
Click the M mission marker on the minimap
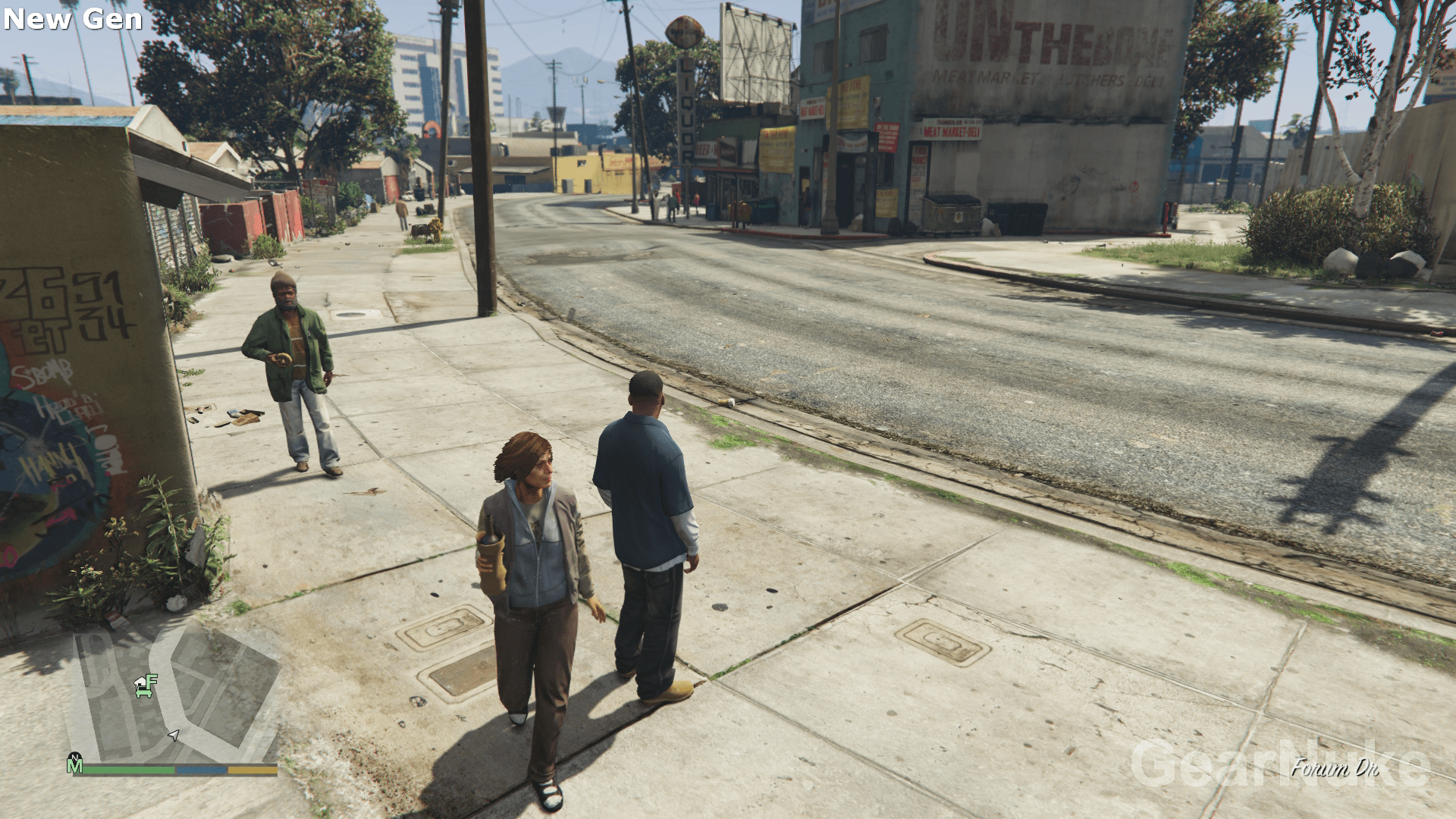[75, 768]
